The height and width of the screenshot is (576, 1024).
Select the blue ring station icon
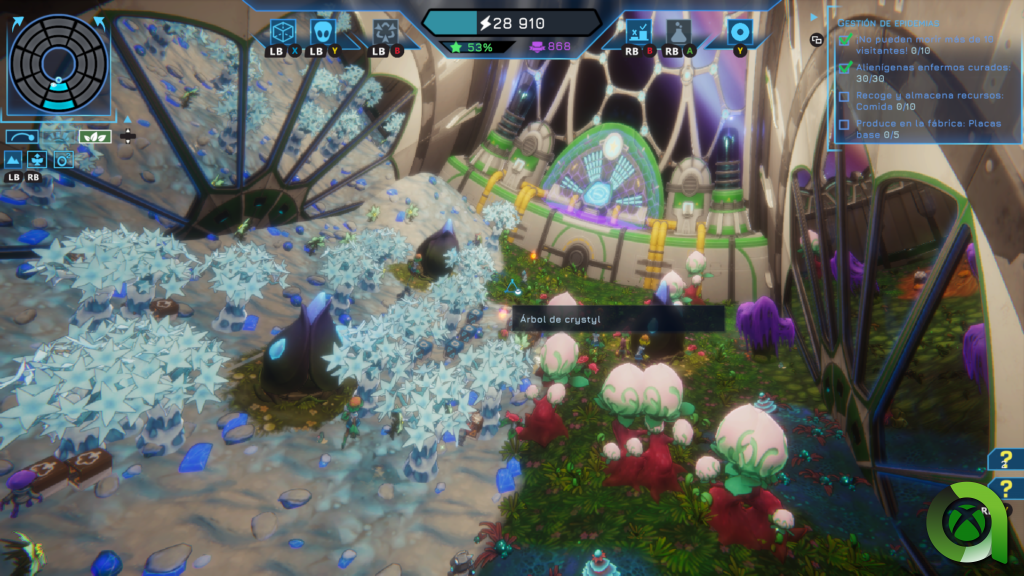[740, 32]
